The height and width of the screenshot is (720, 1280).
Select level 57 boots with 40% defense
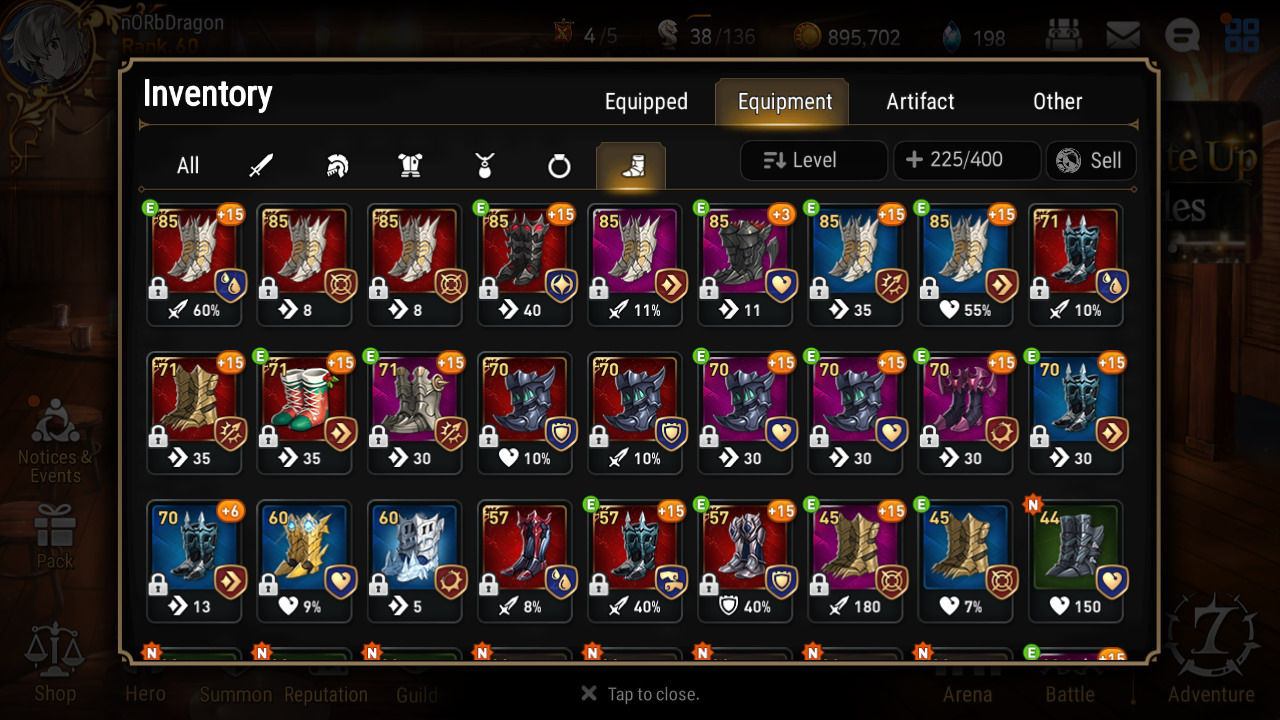(x=744, y=558)
